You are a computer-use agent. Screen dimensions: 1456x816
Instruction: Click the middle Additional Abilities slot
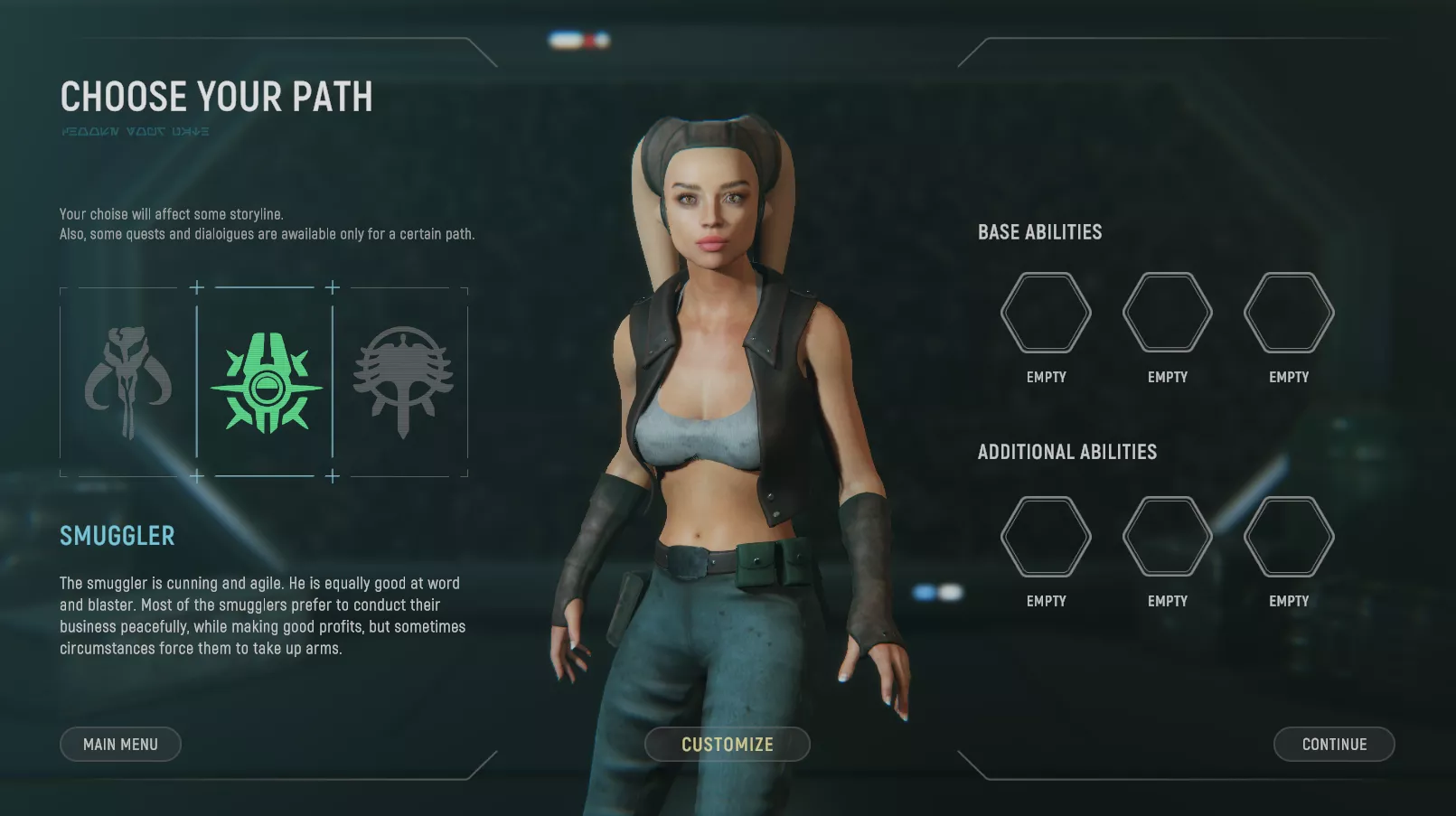(x=1167, y=535)
